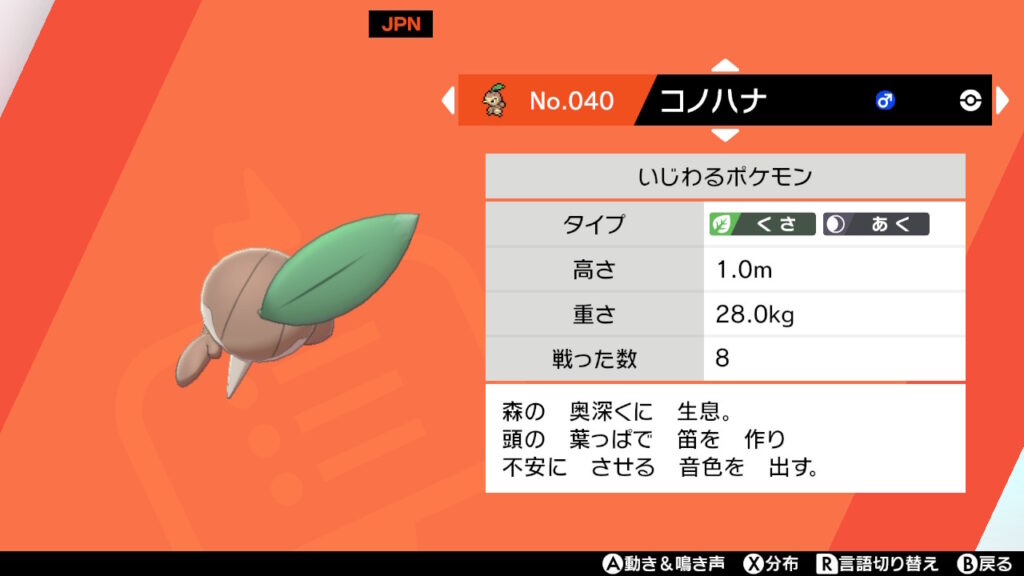Select the くさ (Grass) type badge

[x=762, y=224]
